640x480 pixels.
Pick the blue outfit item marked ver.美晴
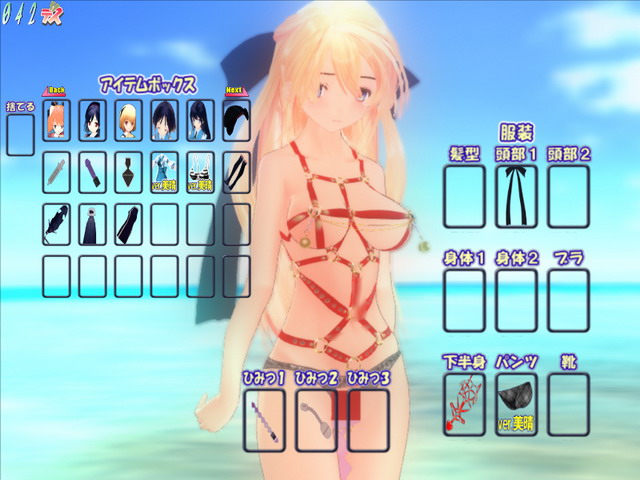(164, 171)
